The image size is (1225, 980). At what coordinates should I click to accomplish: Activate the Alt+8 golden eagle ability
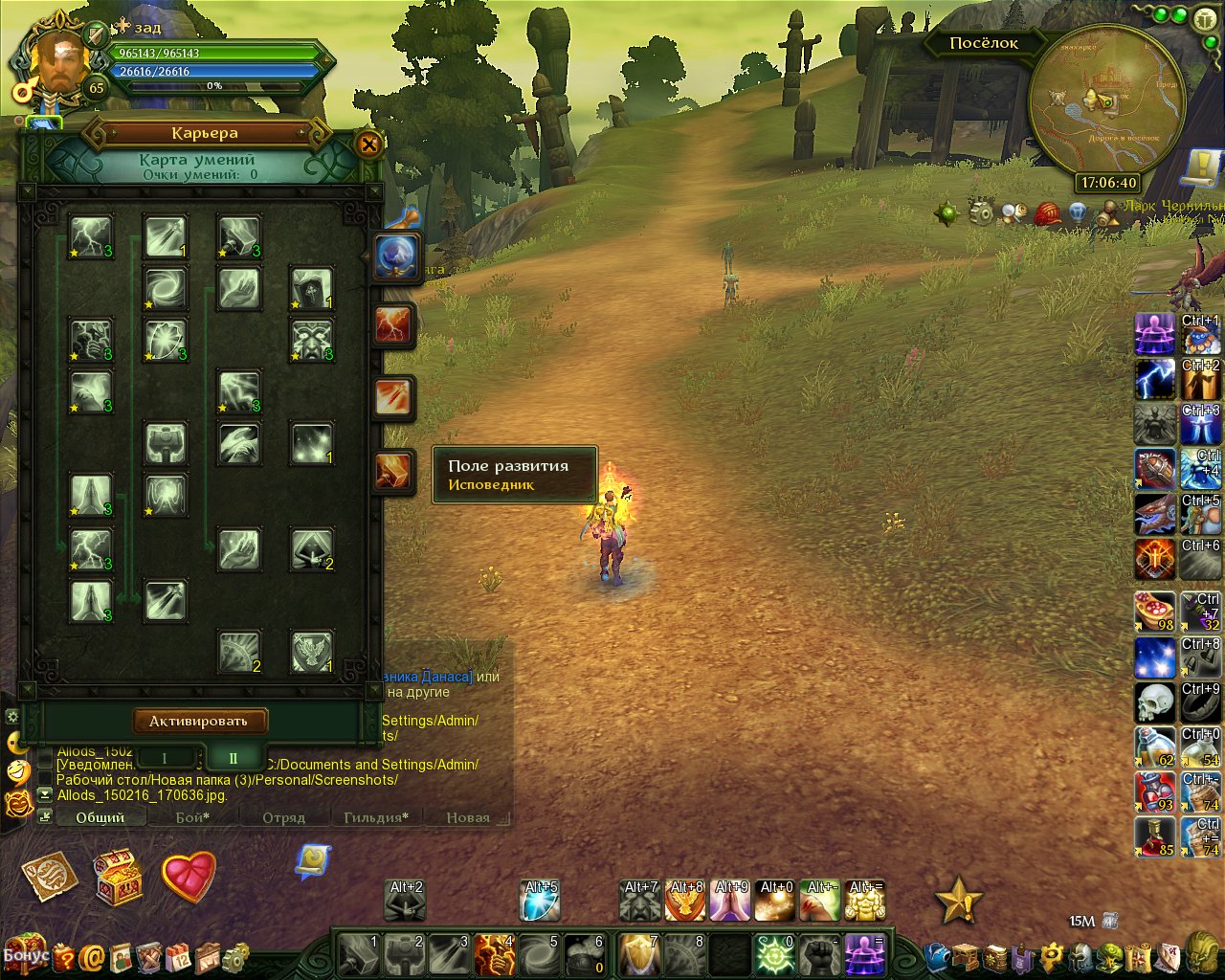[686, 902]
